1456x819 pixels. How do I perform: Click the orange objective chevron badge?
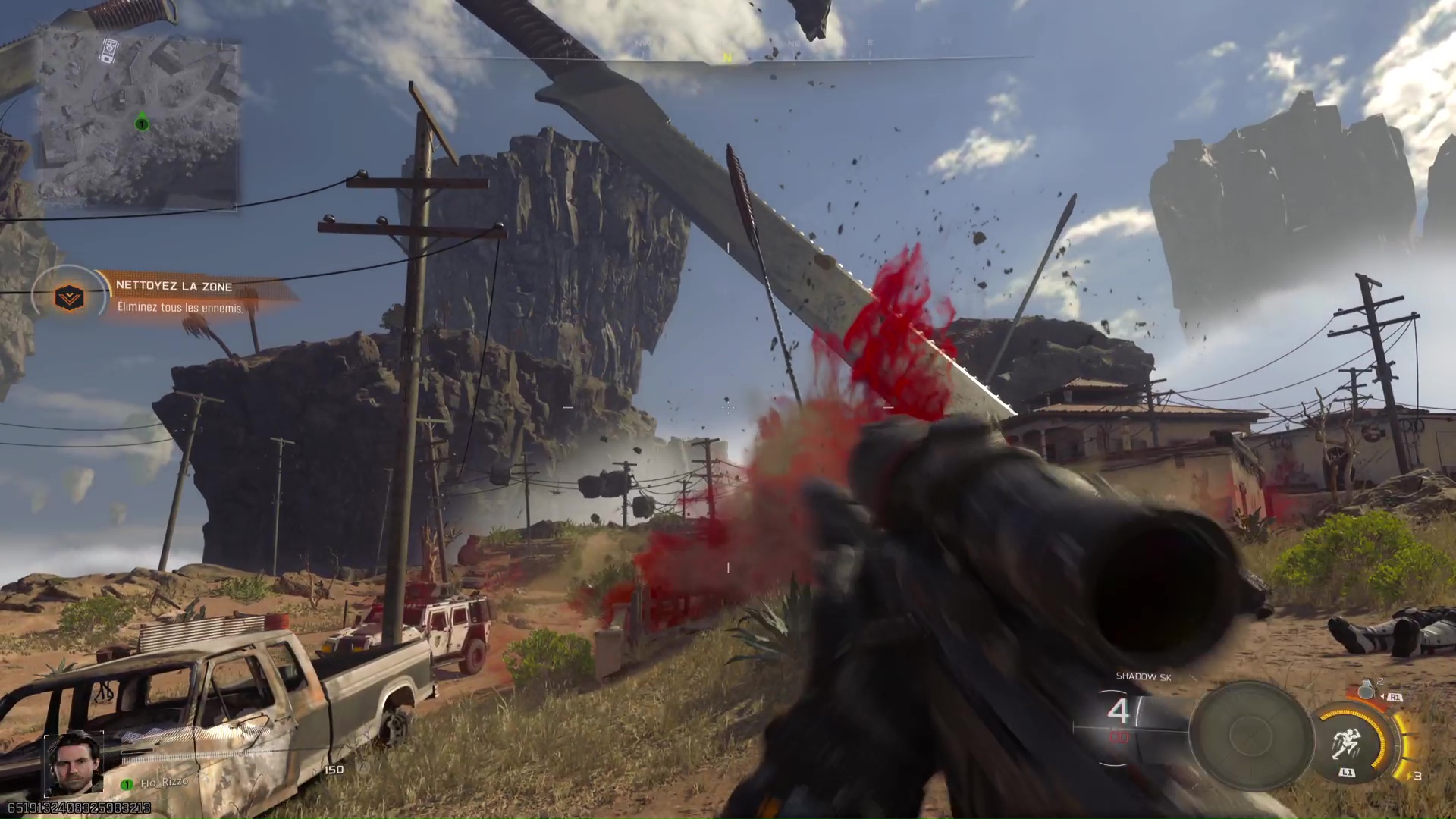68,297
